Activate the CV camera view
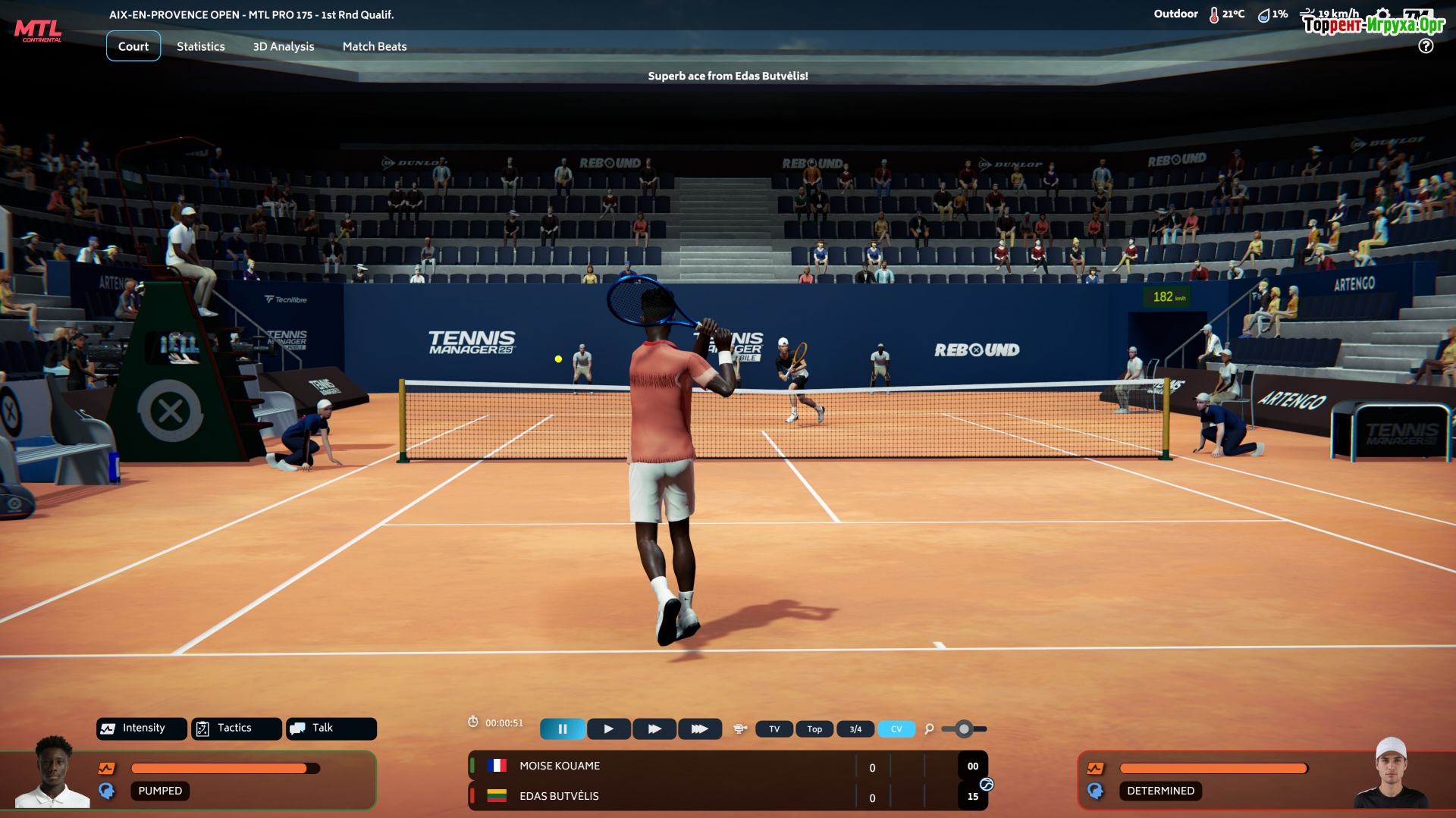The height and width of the screenshot is (818, 1456). click(x=896, y=729)
